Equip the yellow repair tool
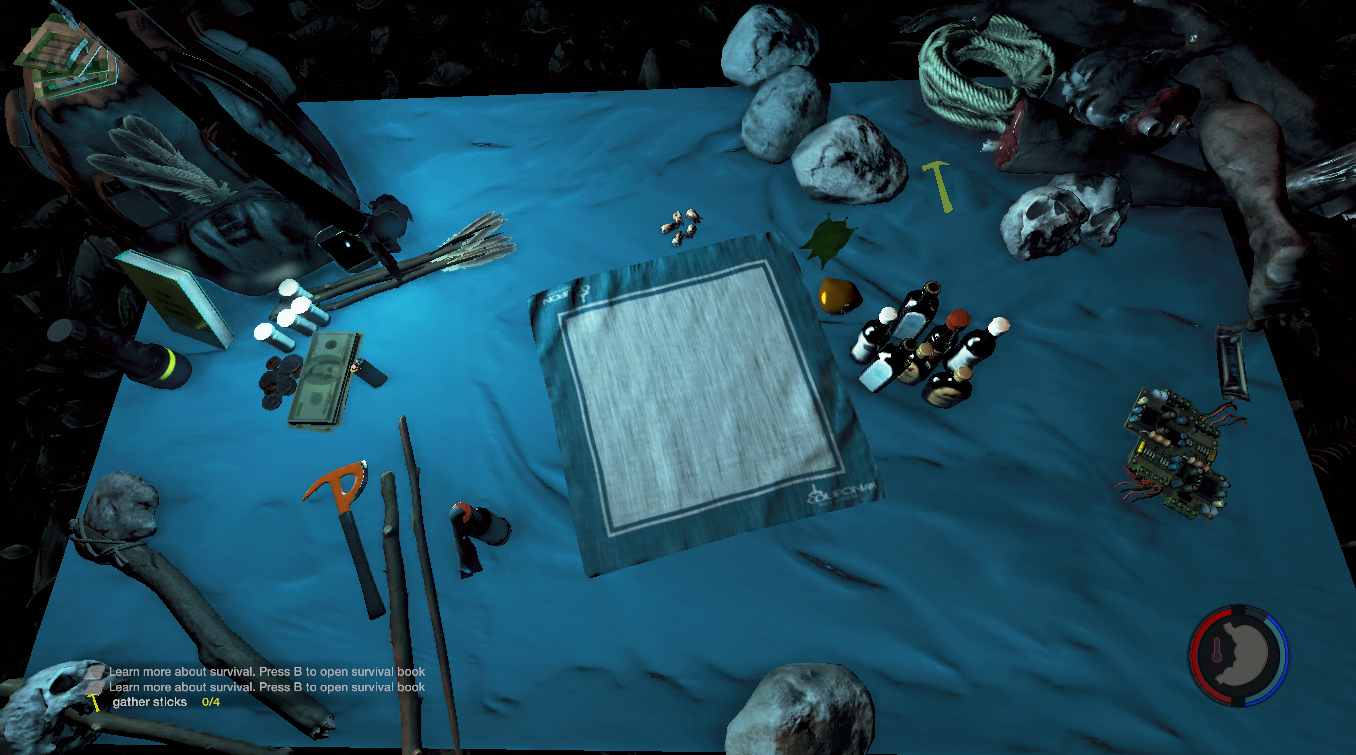Viewport: 1356px width, 755px height. [940, 185]
